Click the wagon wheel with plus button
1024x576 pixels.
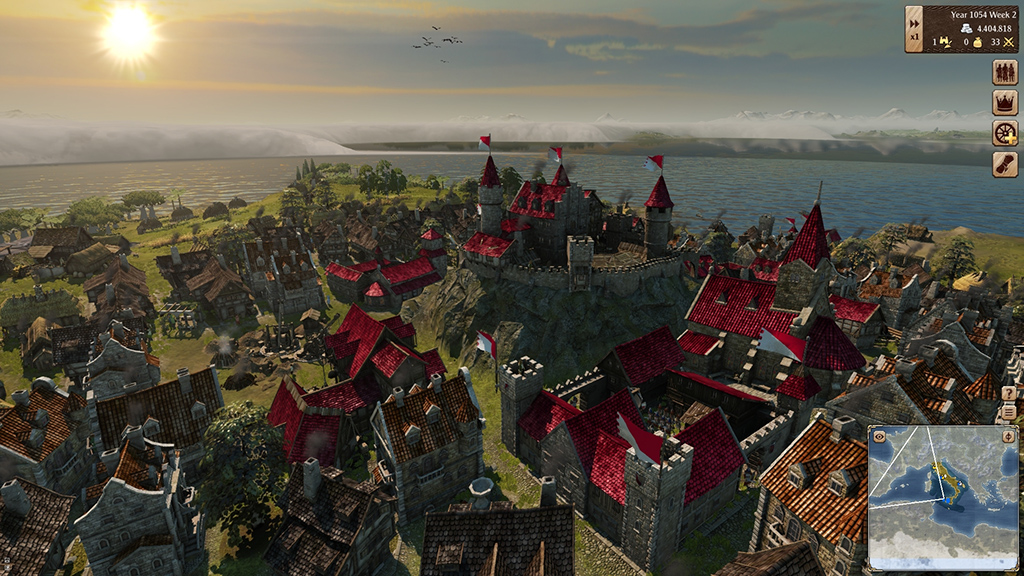pyautogui.click(x=1004, y=134)
